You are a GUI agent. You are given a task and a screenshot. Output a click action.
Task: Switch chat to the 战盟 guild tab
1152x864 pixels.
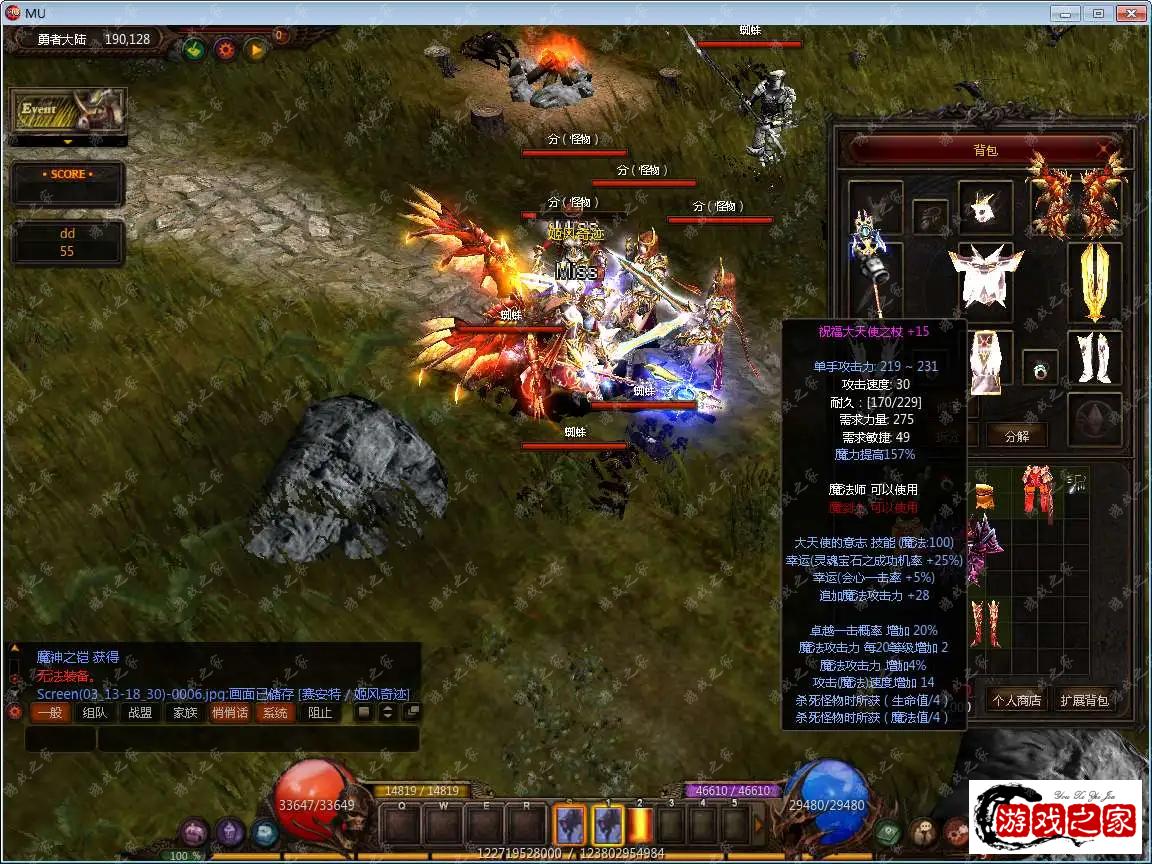[140, 713]
